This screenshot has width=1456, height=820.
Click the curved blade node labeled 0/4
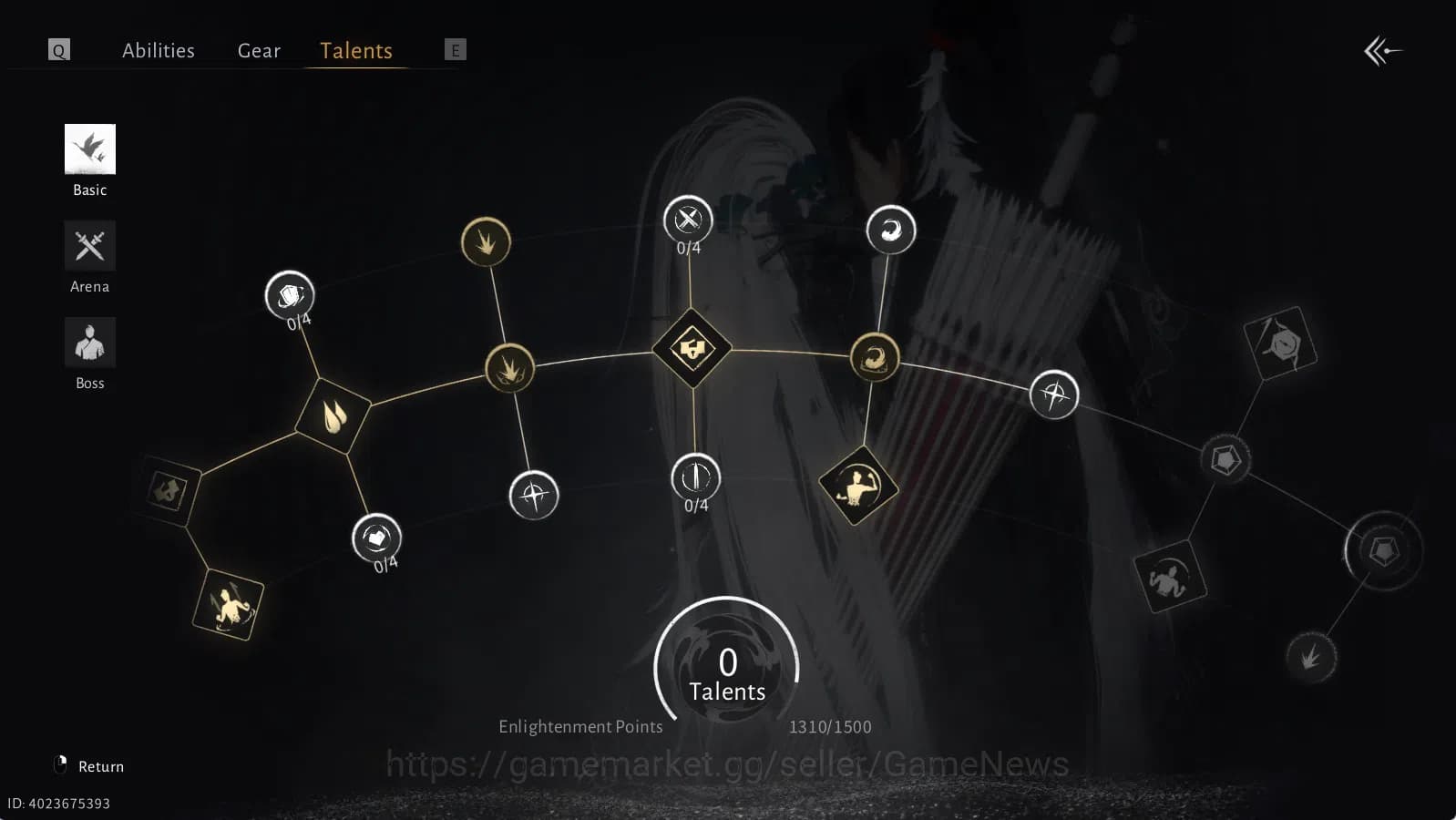click(x=695, y=477)
